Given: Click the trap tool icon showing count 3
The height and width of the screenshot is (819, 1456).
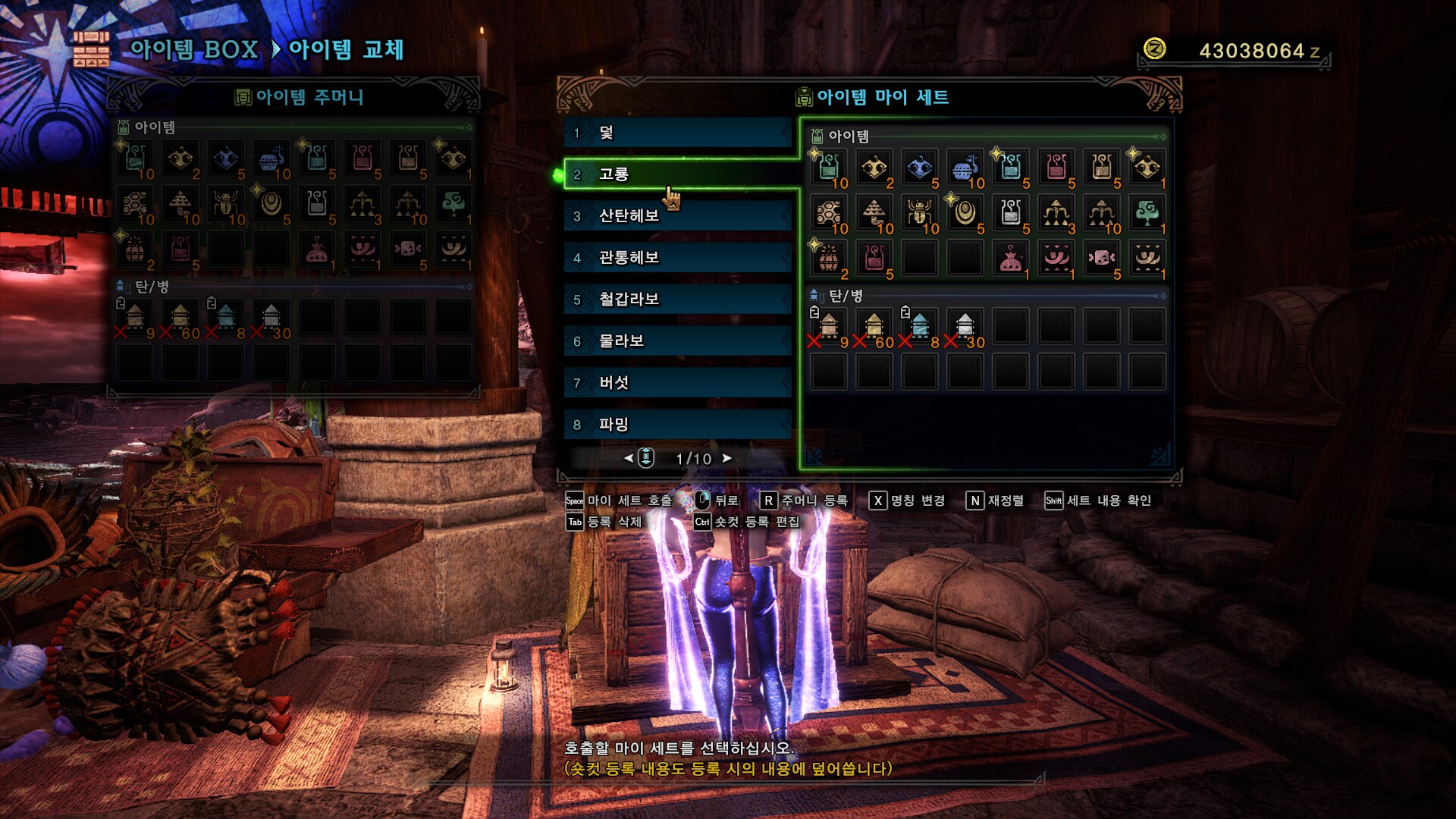Looking at the screenshot, I should pyautogui.click(x=362, y=205).
